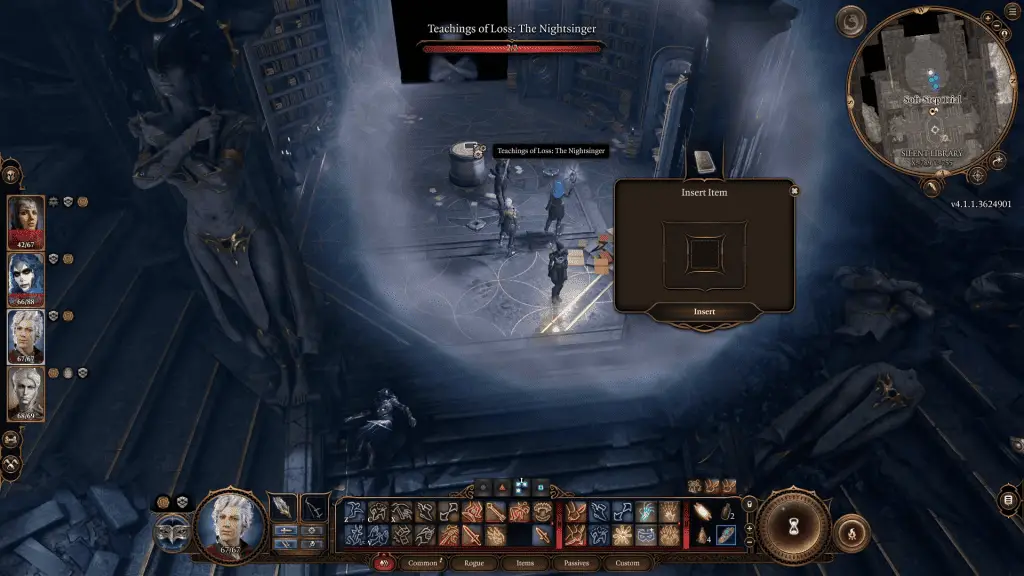This screenshot has width=1024, height=576.
Task: Select the melee weapon set slot
Action: [x=284, y=507]
